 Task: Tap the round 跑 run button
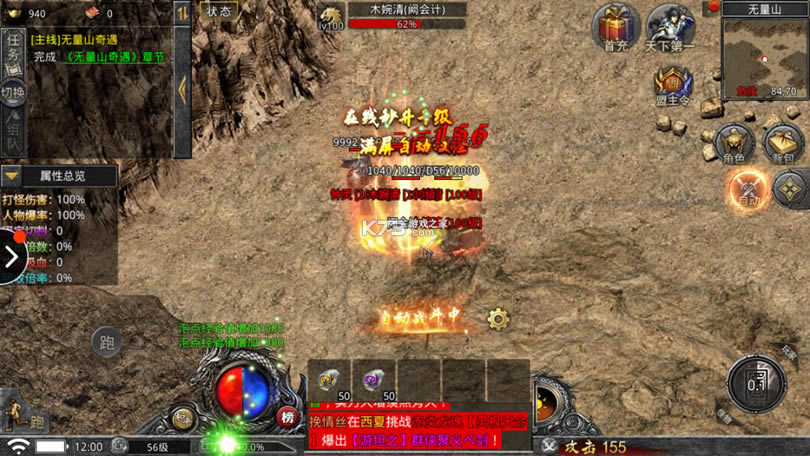107,343
